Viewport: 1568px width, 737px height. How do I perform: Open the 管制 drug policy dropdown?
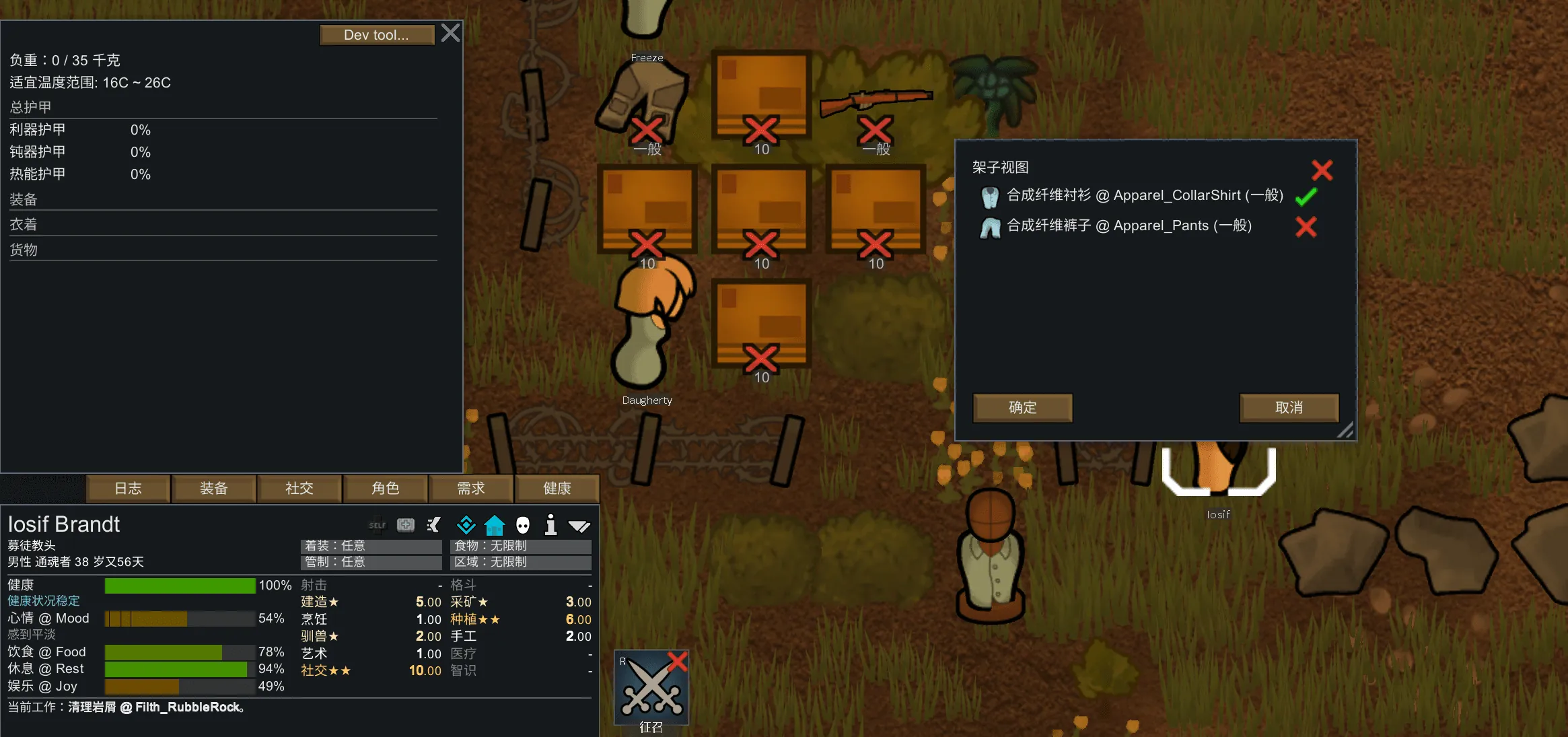371,562
